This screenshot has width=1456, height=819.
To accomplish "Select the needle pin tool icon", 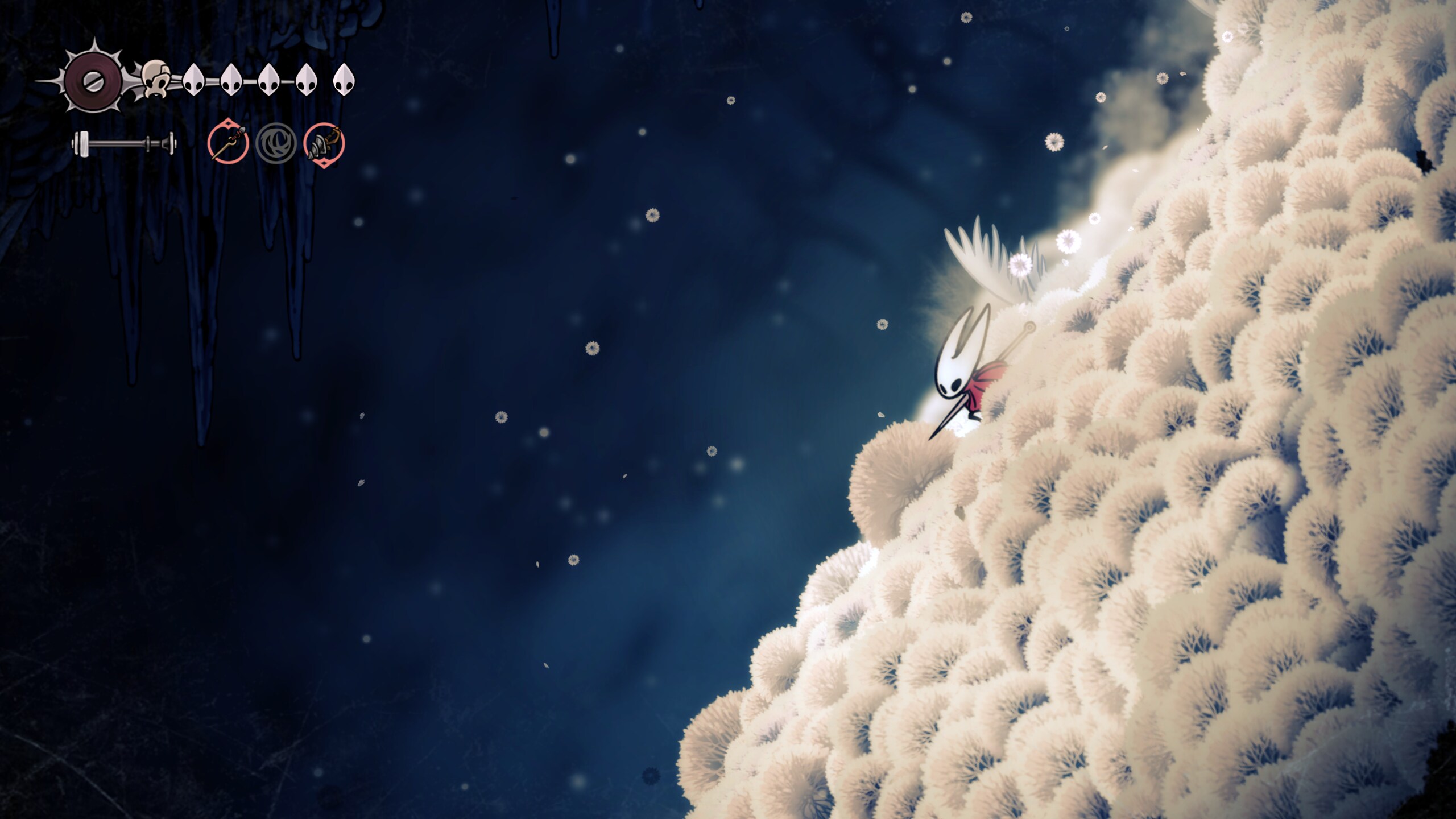I will click(x=228, y=143).
